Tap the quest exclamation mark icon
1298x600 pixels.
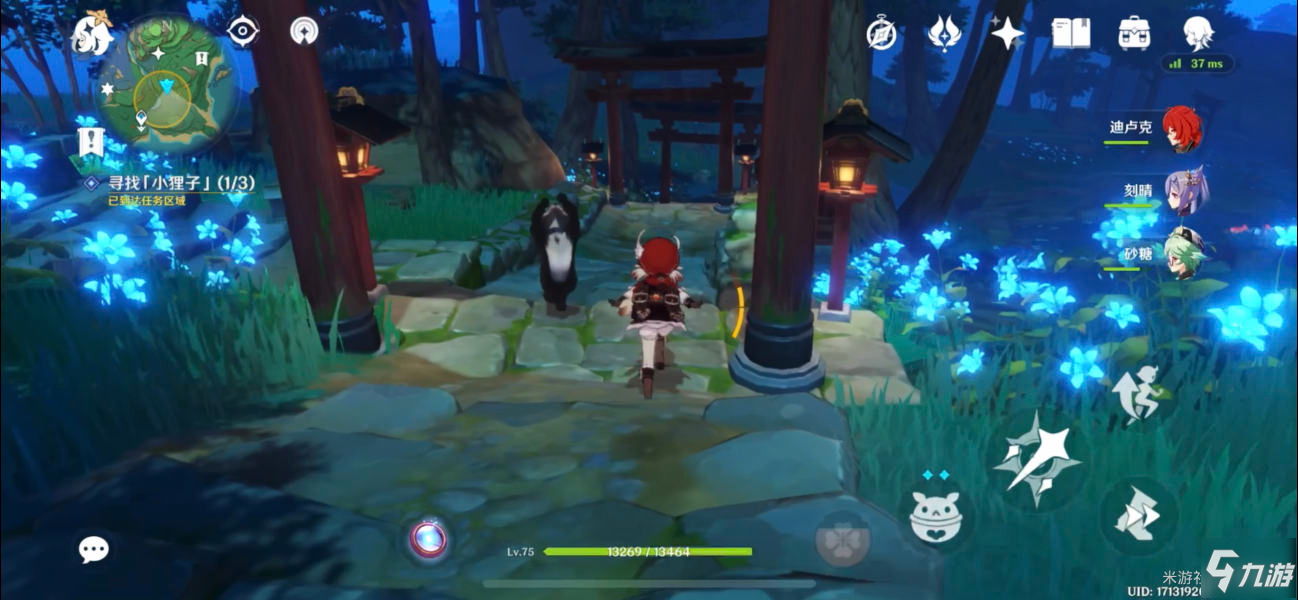tap(91, 142)
